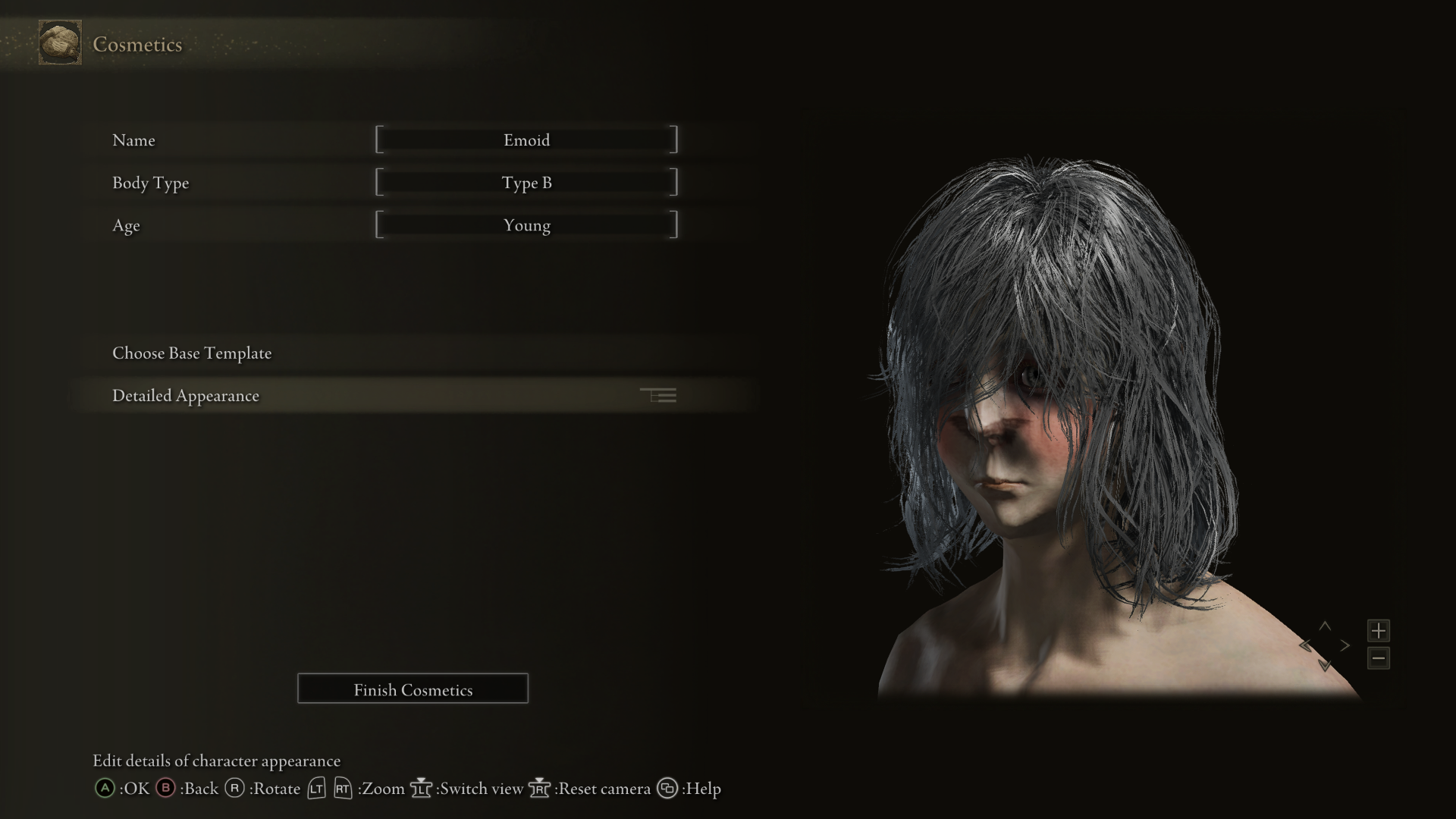Confirm with Finish Cosmetics button
This screenshot has width=1456, height=819.
413,689
